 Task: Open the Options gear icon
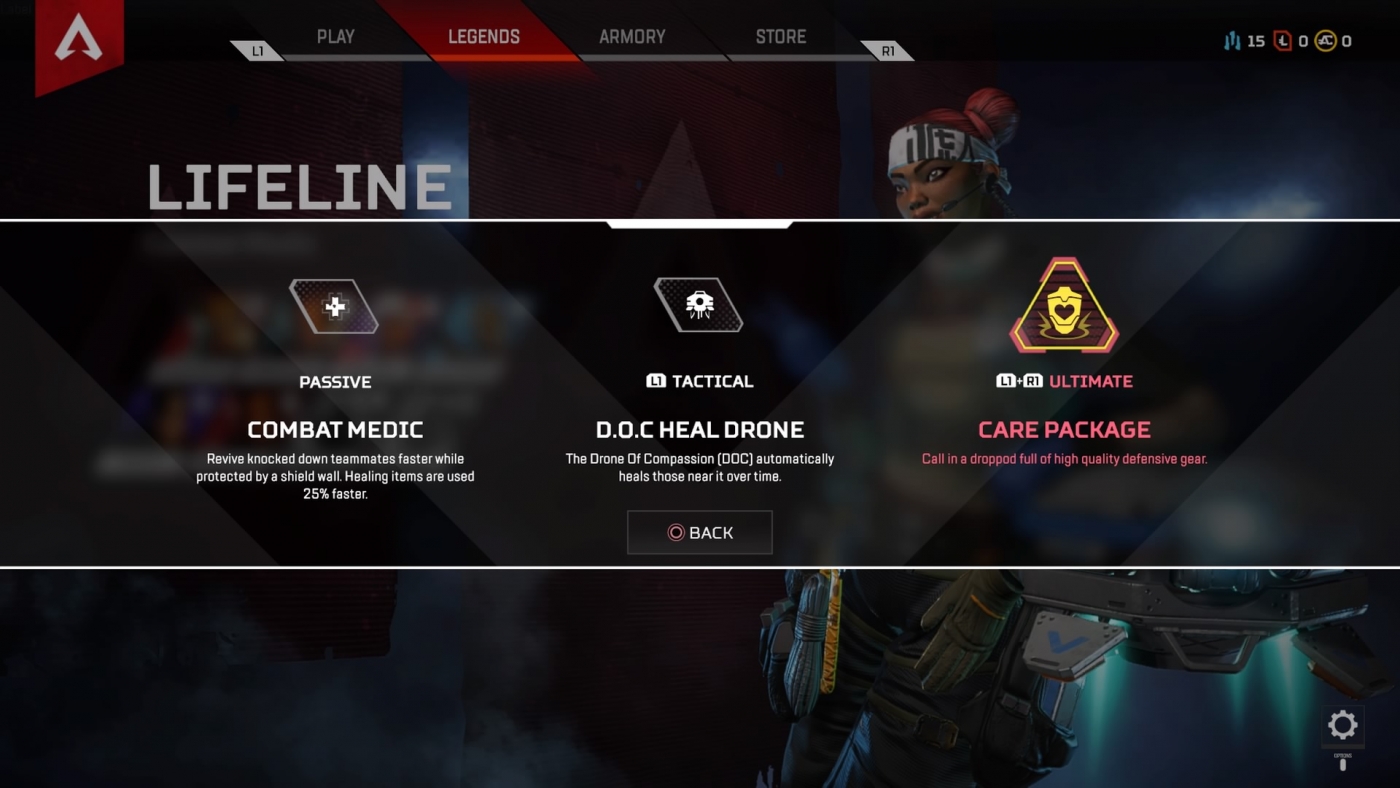pos(1342,725)
